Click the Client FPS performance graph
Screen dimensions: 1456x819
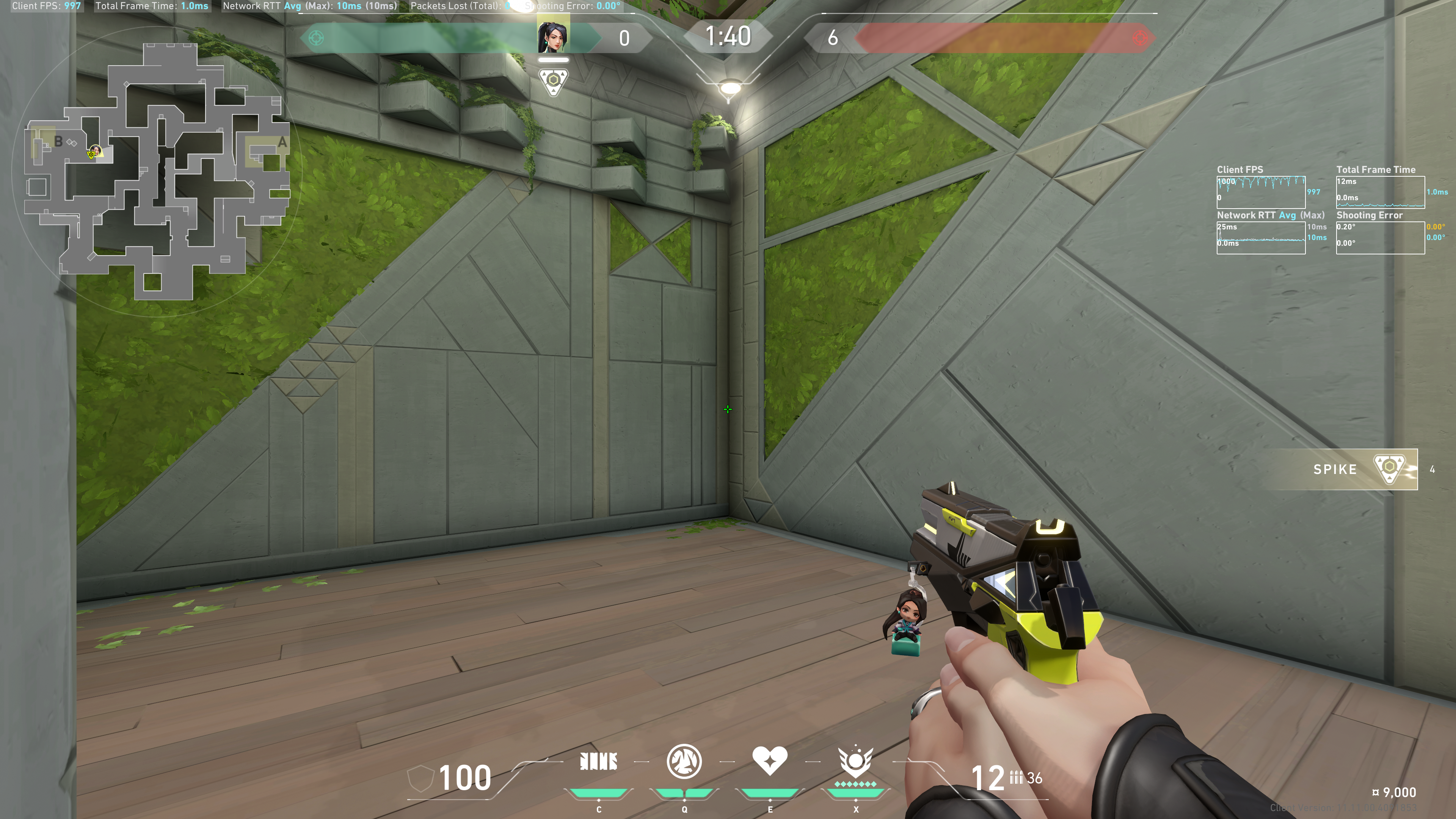point(1260,192)
